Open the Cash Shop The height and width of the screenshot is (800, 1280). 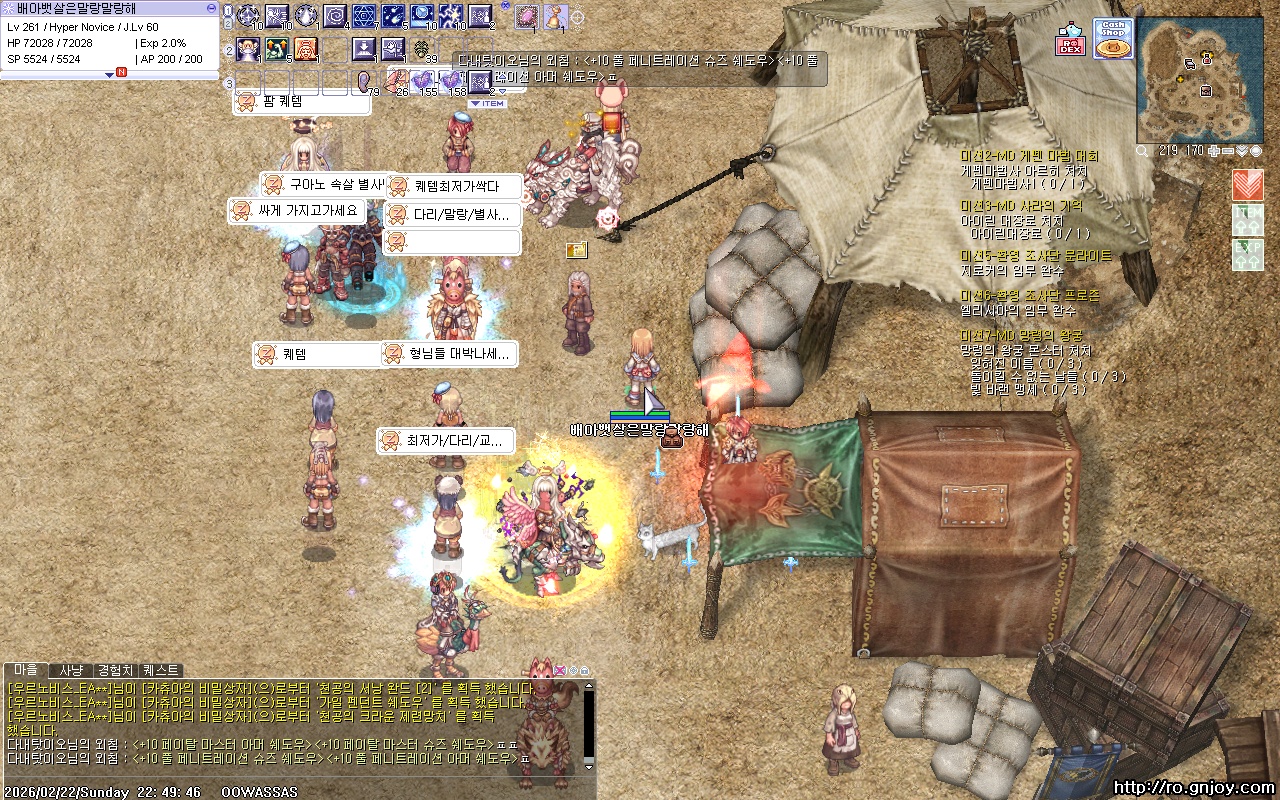1113,39
